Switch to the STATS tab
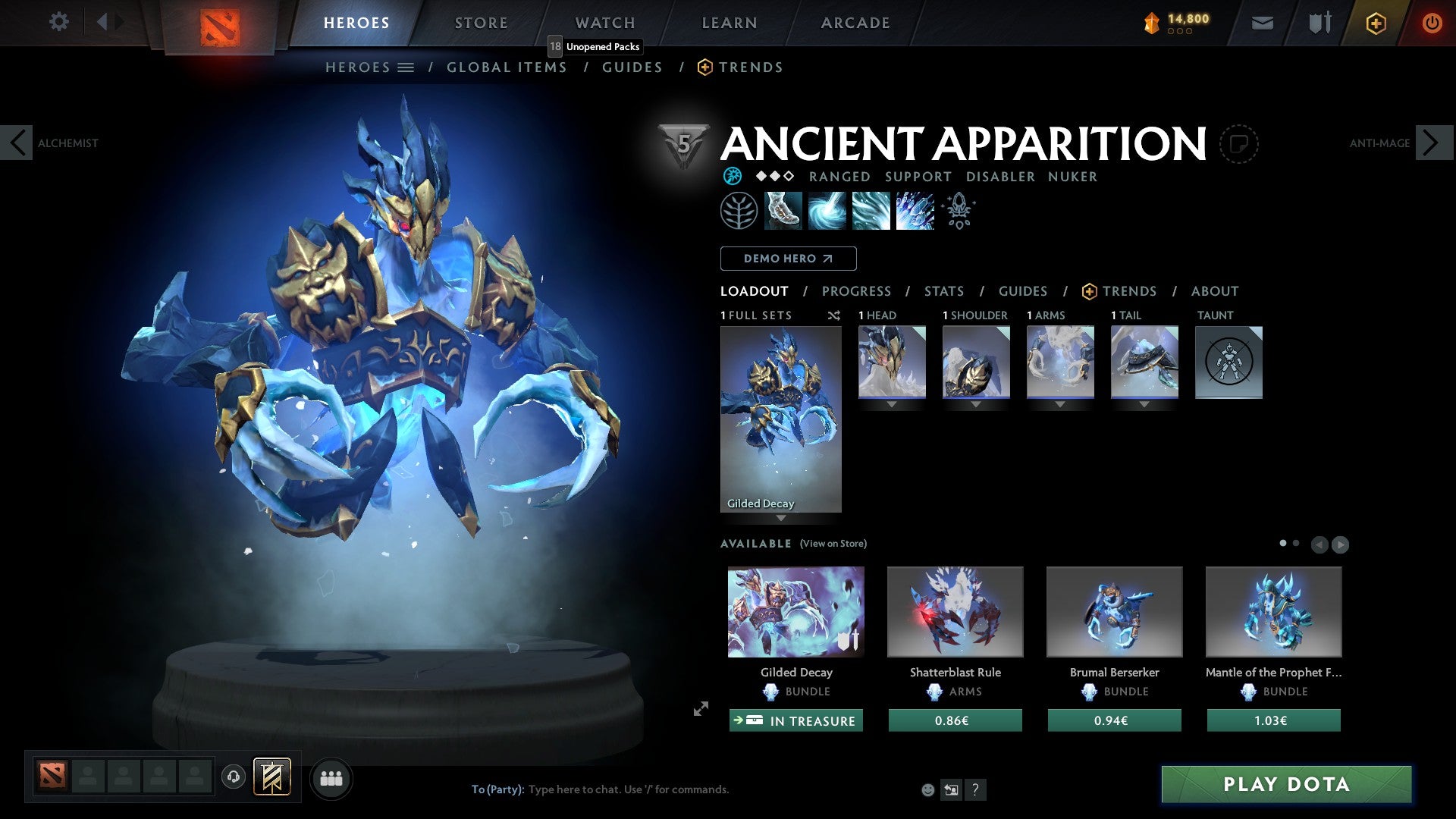 click(x=943, y=290)
